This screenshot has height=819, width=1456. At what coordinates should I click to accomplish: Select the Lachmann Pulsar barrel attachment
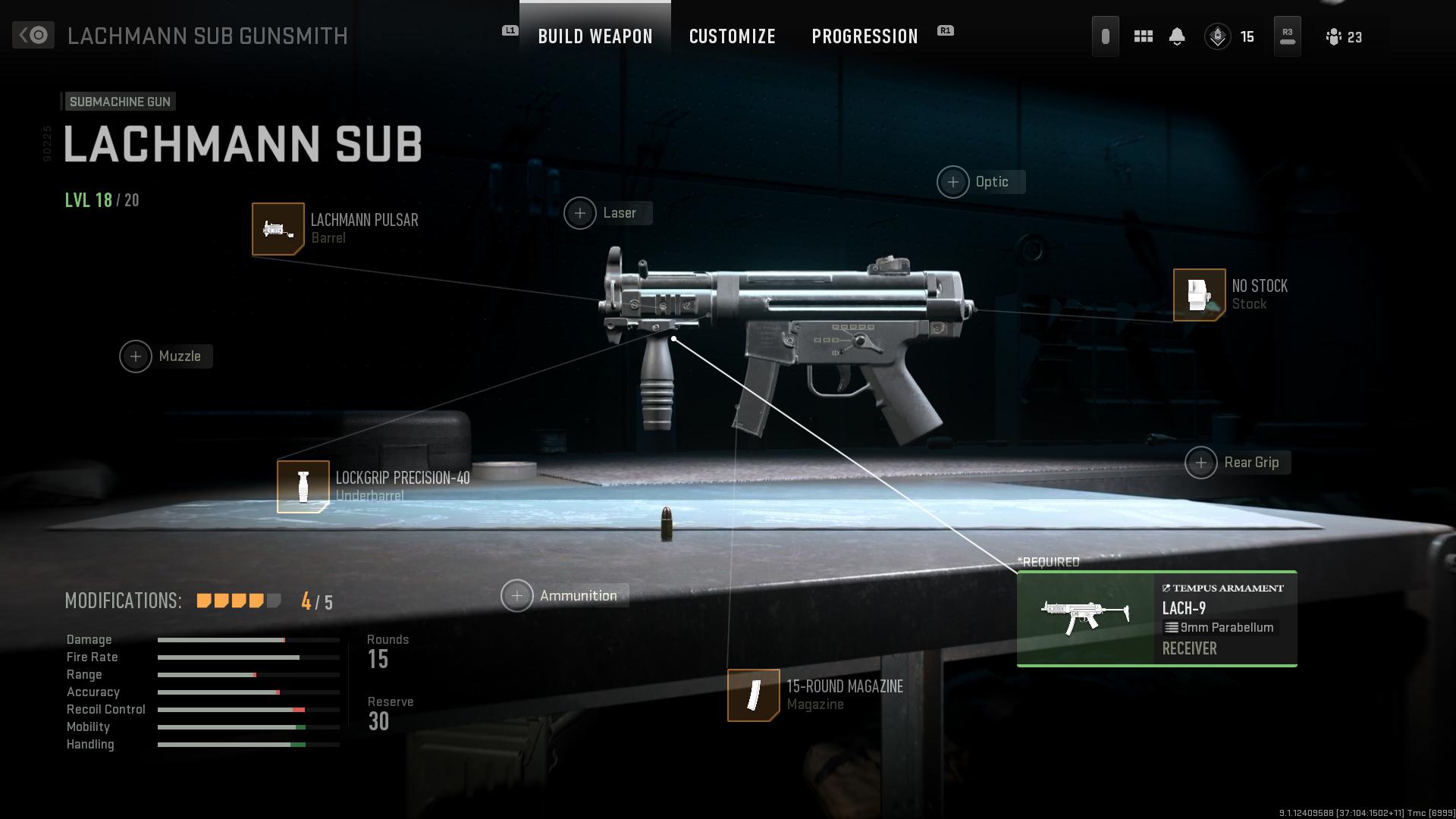[x=278, y=228]
